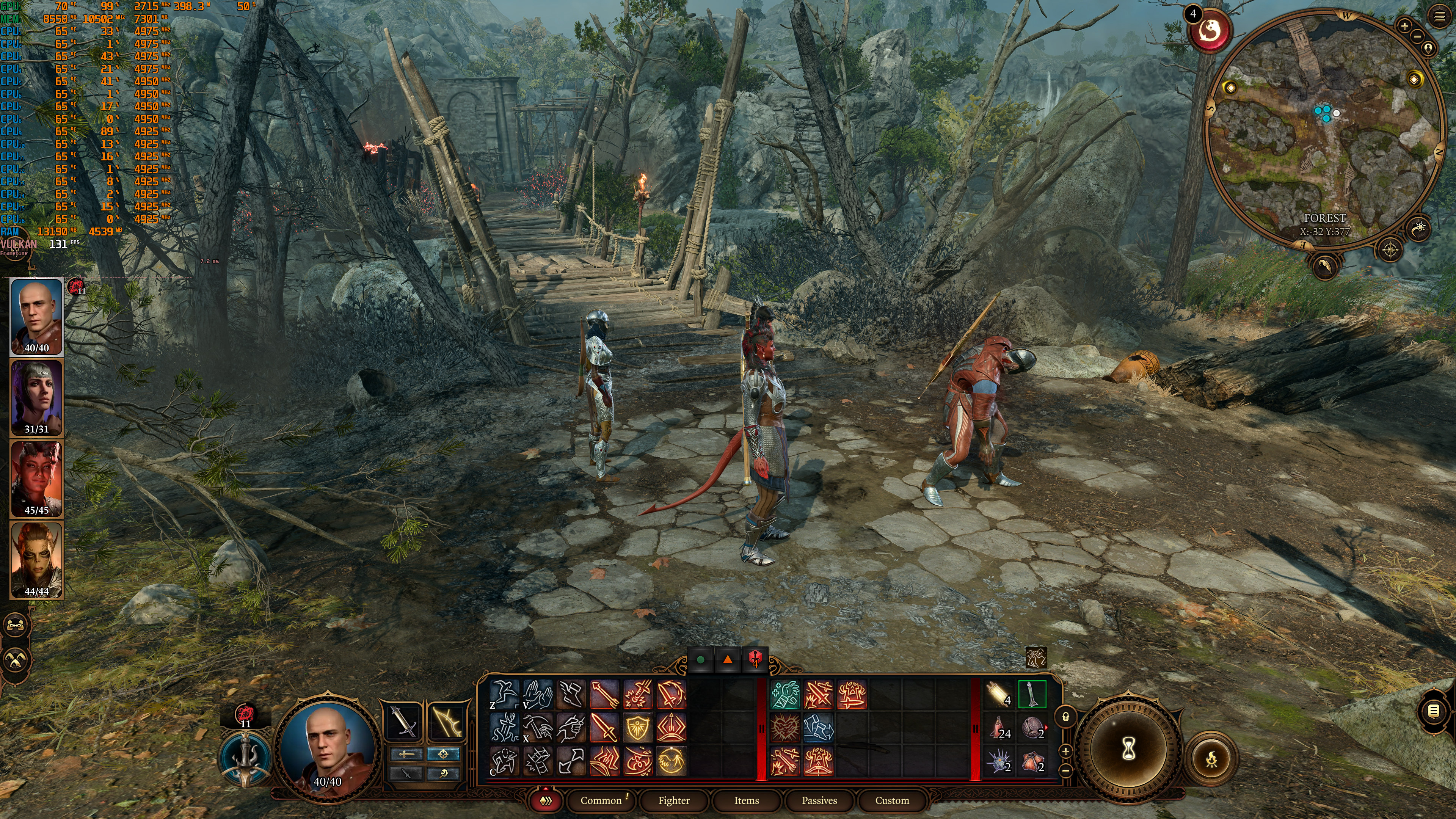The width and height of the screenshot is (1456, 819).
Task: Use the red potion with count 24
Action: [x=999, y=728]
